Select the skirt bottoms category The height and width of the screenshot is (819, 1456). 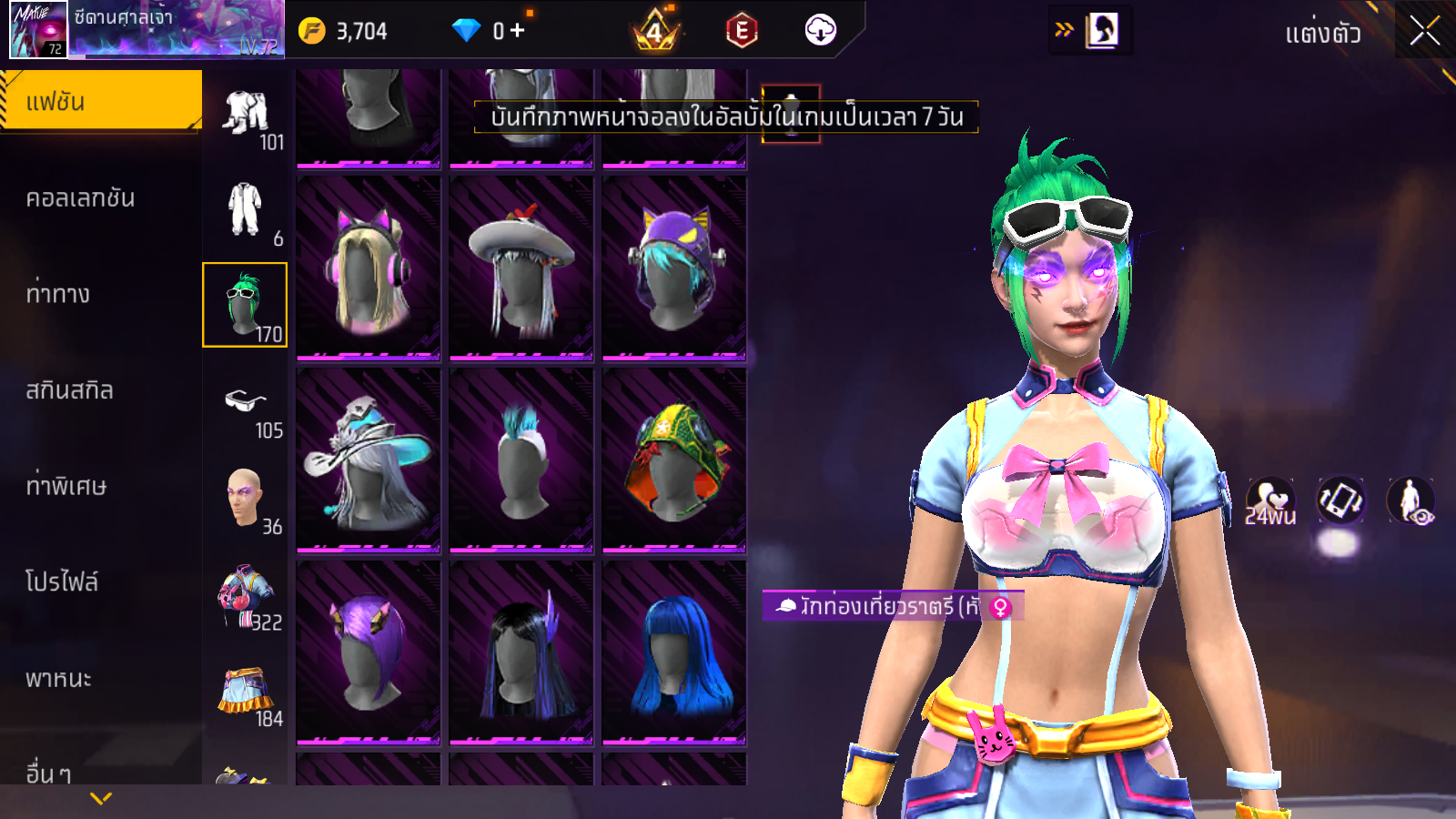[x=246, y=693]
